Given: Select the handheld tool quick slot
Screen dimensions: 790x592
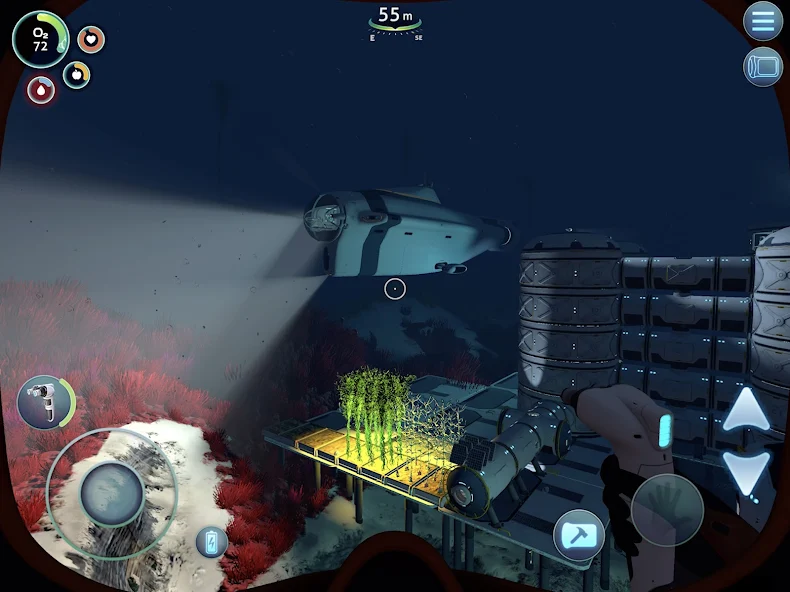Looking at the screenshot, I should click(x=45, y=402).
